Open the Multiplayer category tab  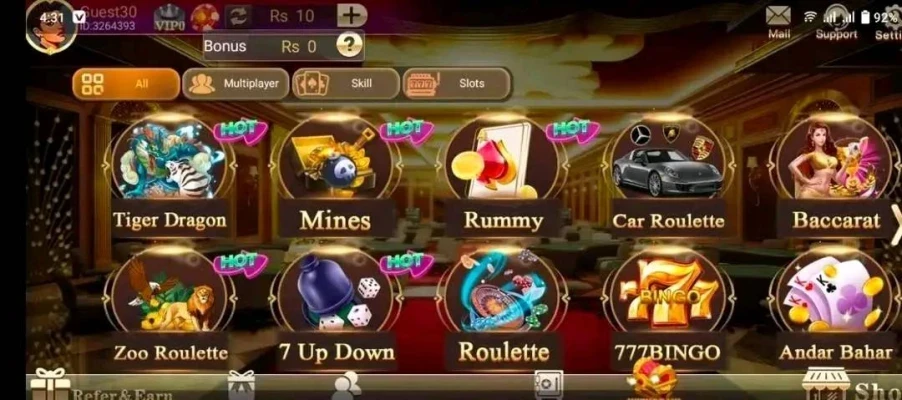235,84
